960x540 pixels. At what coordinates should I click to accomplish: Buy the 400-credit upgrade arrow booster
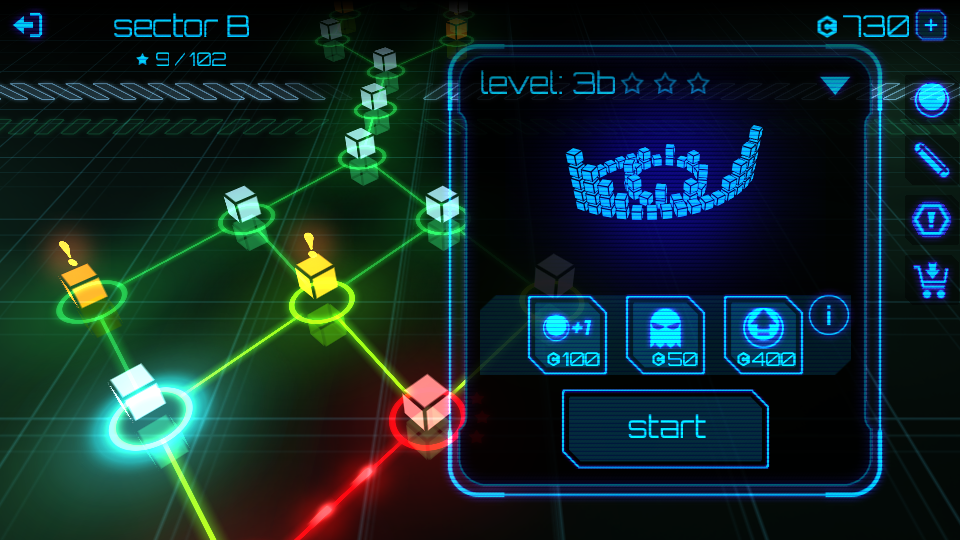763,335
